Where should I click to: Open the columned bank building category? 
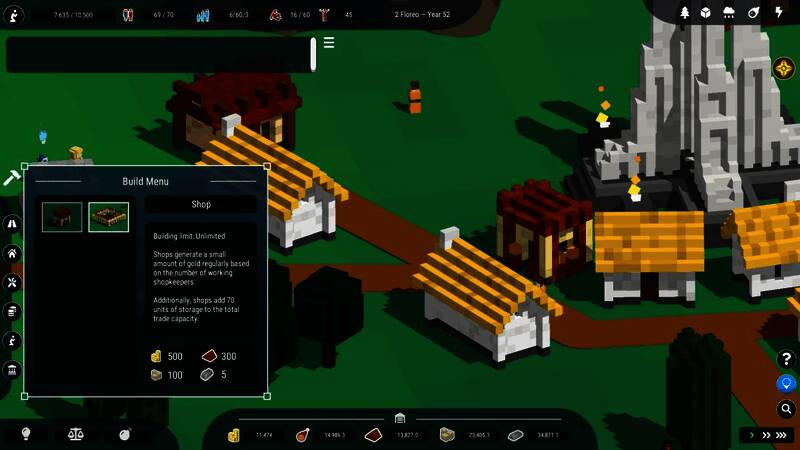click(x=13, y=371)
